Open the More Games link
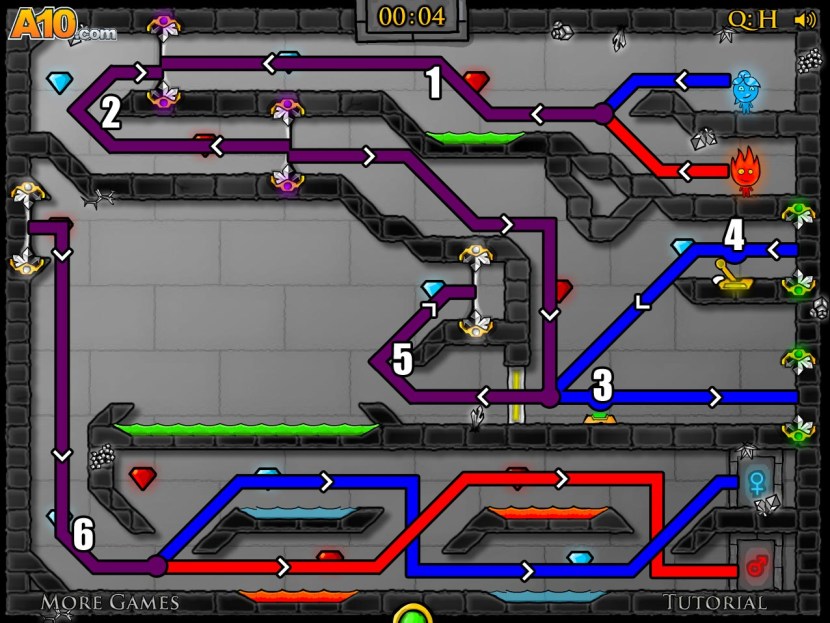Viewport: 830px width, 623px height. tap(110, 602)
